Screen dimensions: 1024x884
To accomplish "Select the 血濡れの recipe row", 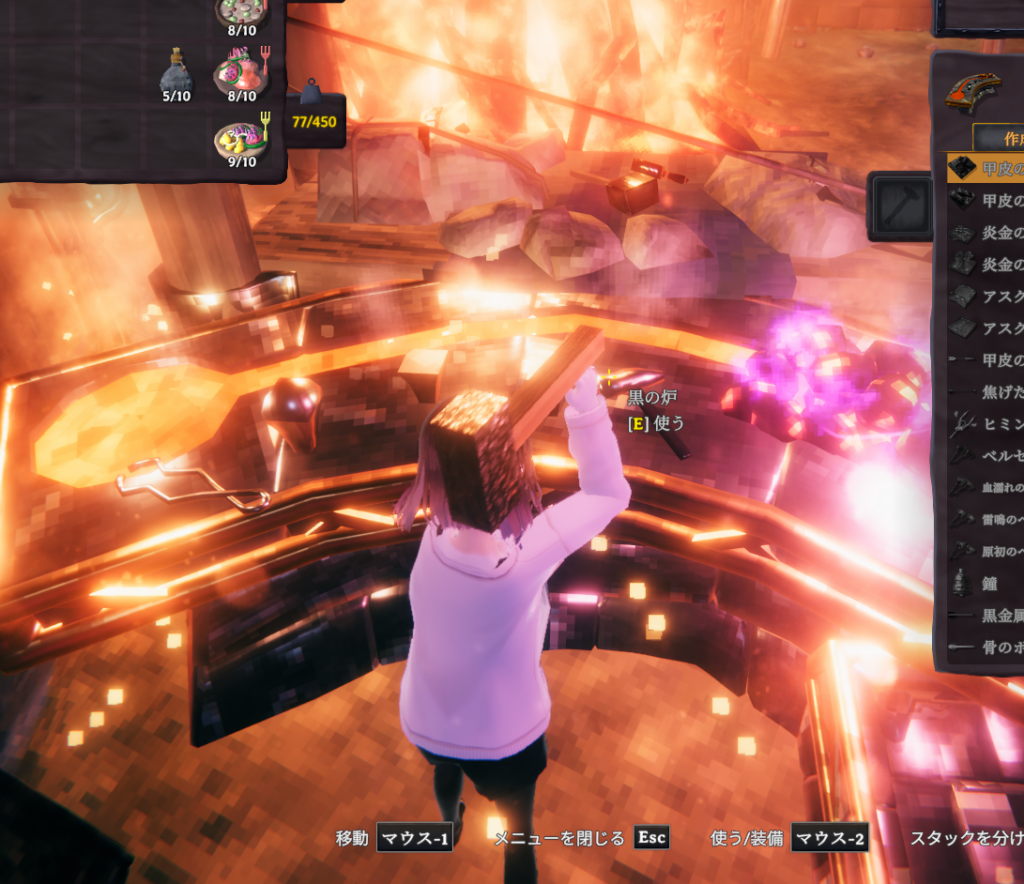I will [x=986, y=487].
